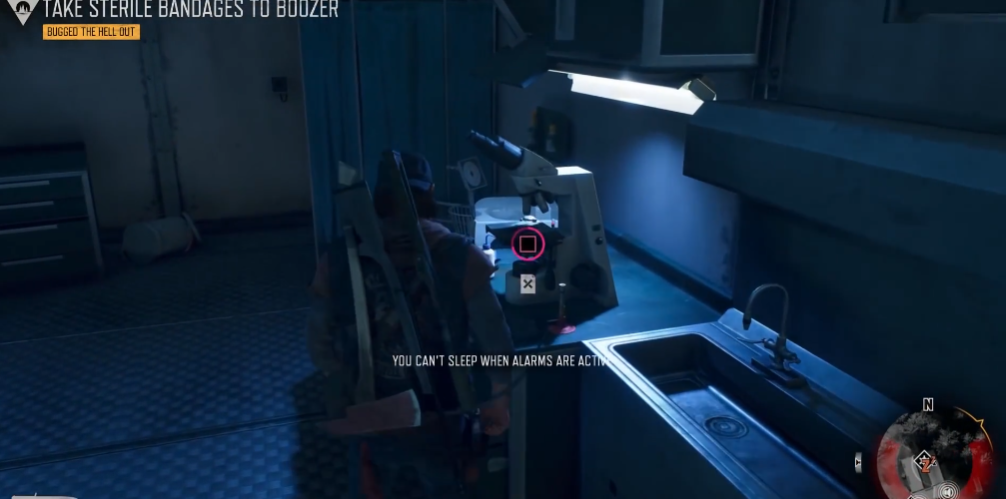Image resolution: width=1006 pixels, height=499 pixels.
Task: Click the triangular mission emblem icon
Action: 20,9
